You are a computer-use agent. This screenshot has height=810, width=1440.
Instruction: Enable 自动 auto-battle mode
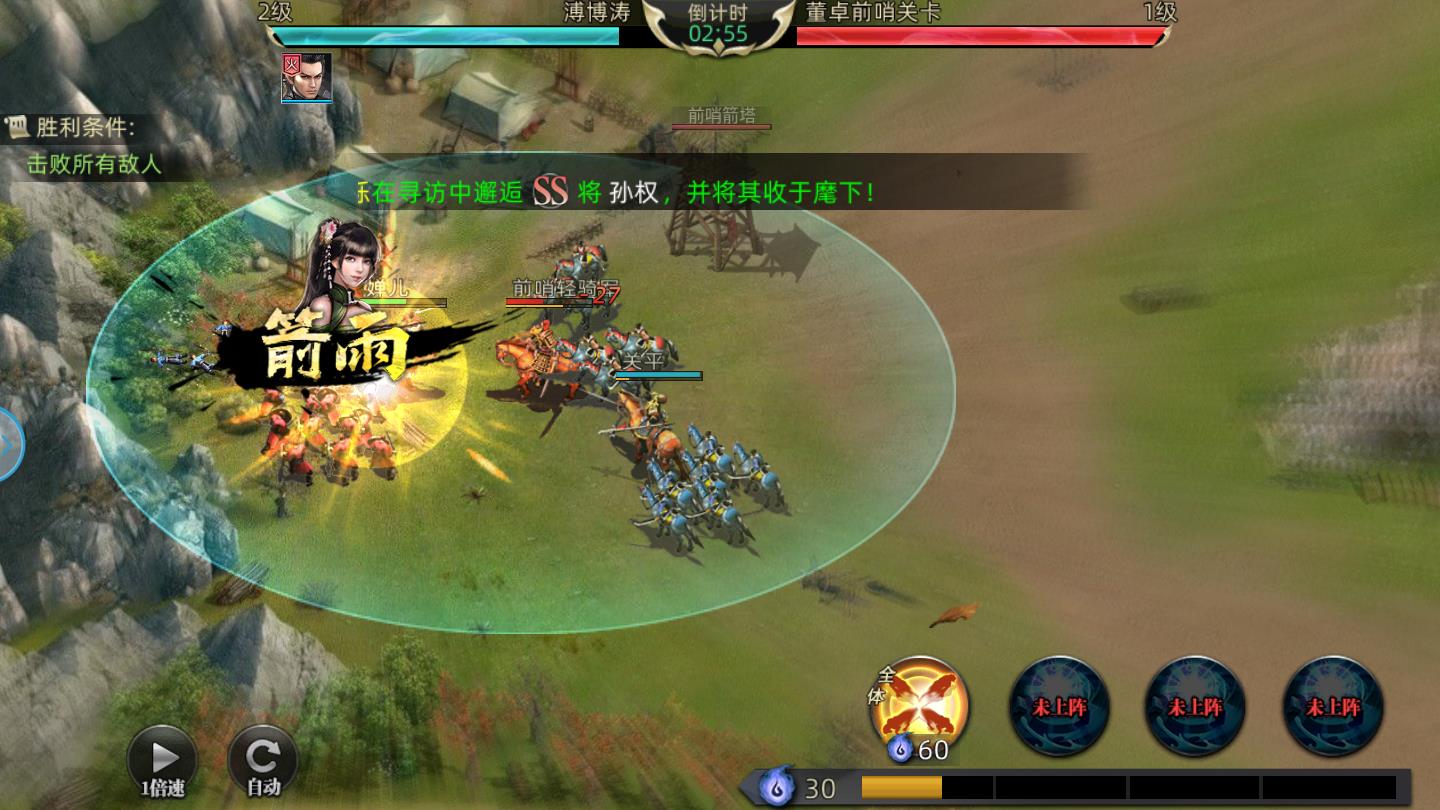point(262,757)
